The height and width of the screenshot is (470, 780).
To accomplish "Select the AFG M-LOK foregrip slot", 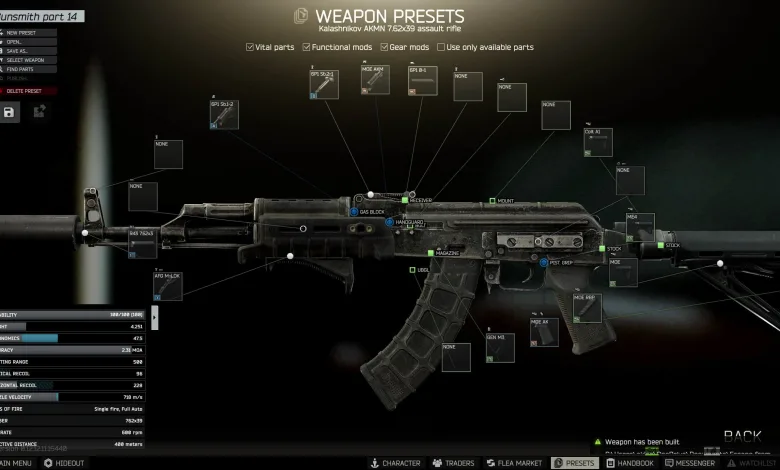I will click(x=168, y=285).
